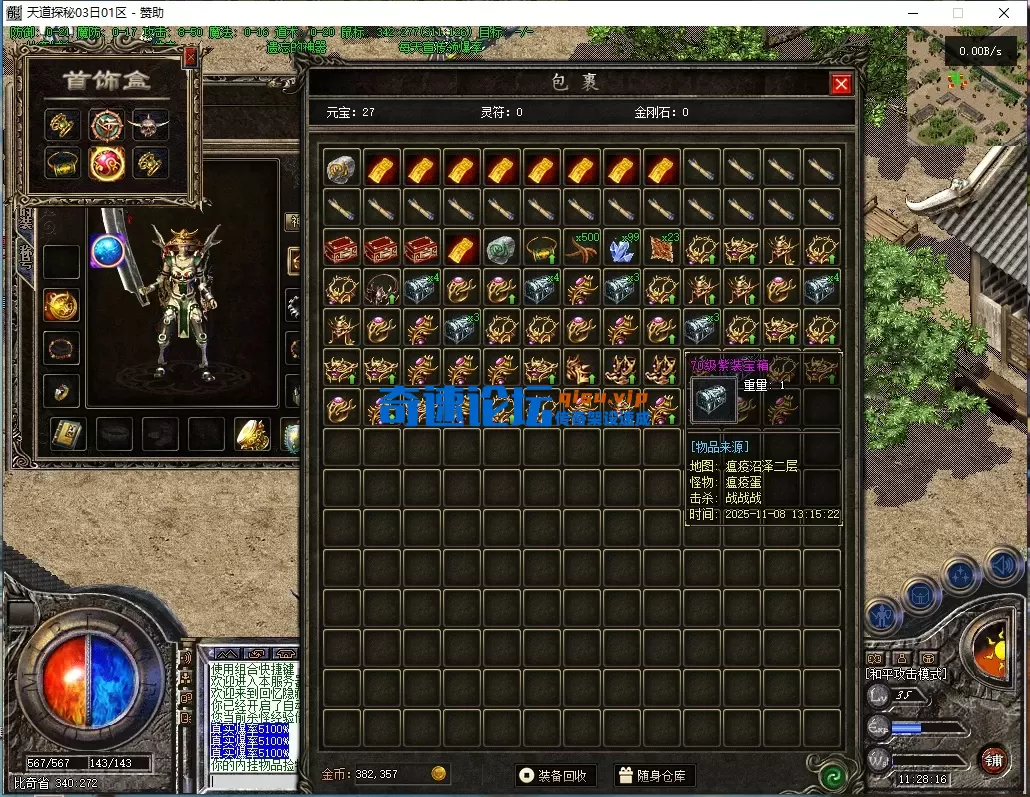Click the gold coin icon beside 金币
Image resolution: width=1030 pixels, height=797 pixels.
coord(438,774)
